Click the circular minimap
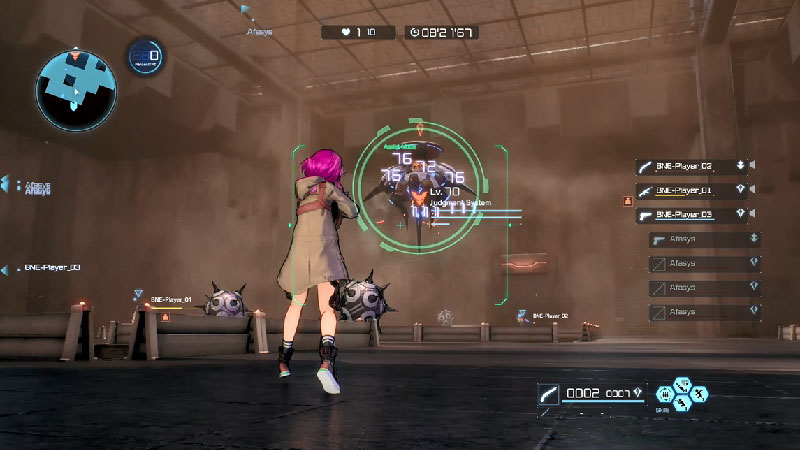 coord(76,90)
